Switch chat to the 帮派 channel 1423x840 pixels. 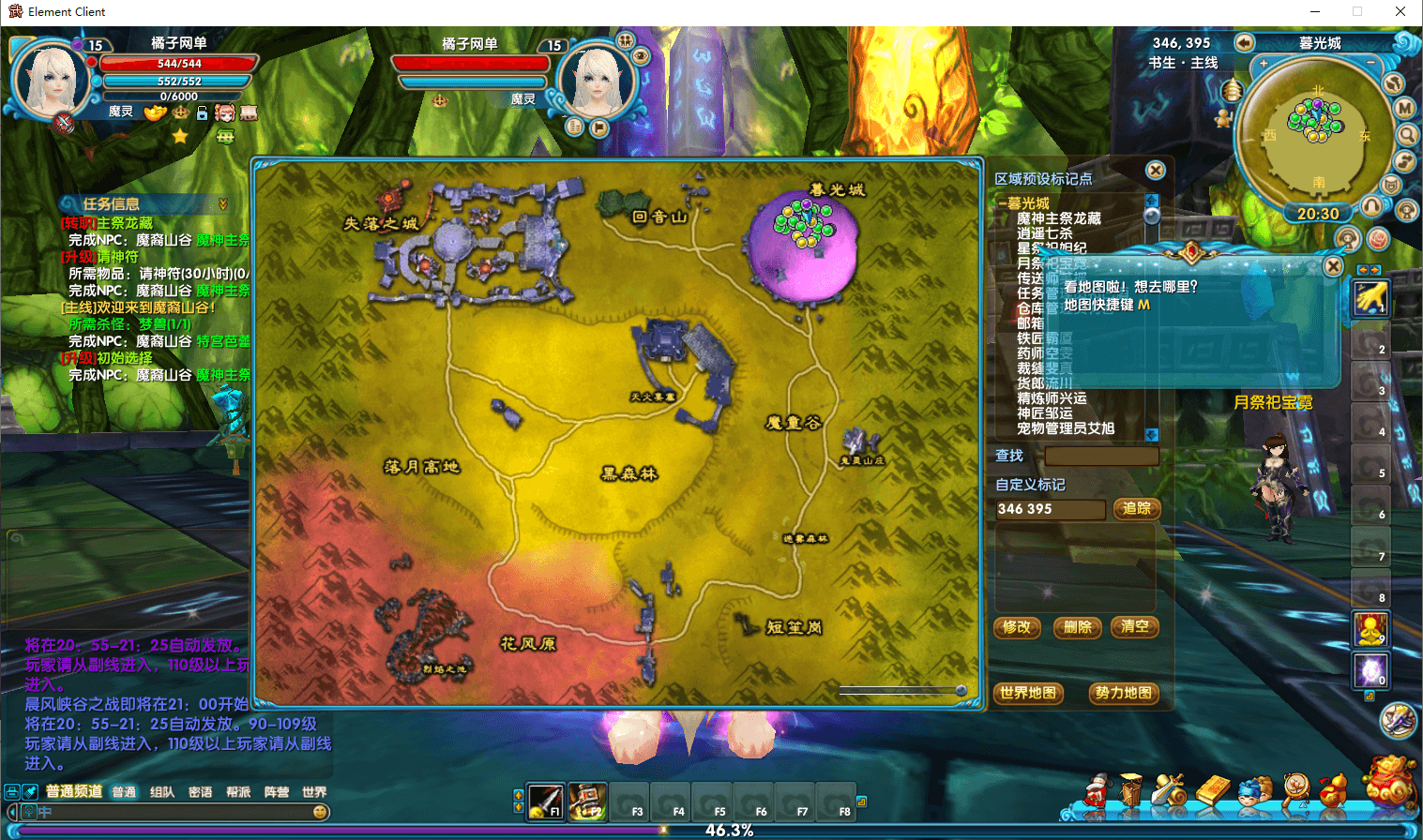(238, 792)
